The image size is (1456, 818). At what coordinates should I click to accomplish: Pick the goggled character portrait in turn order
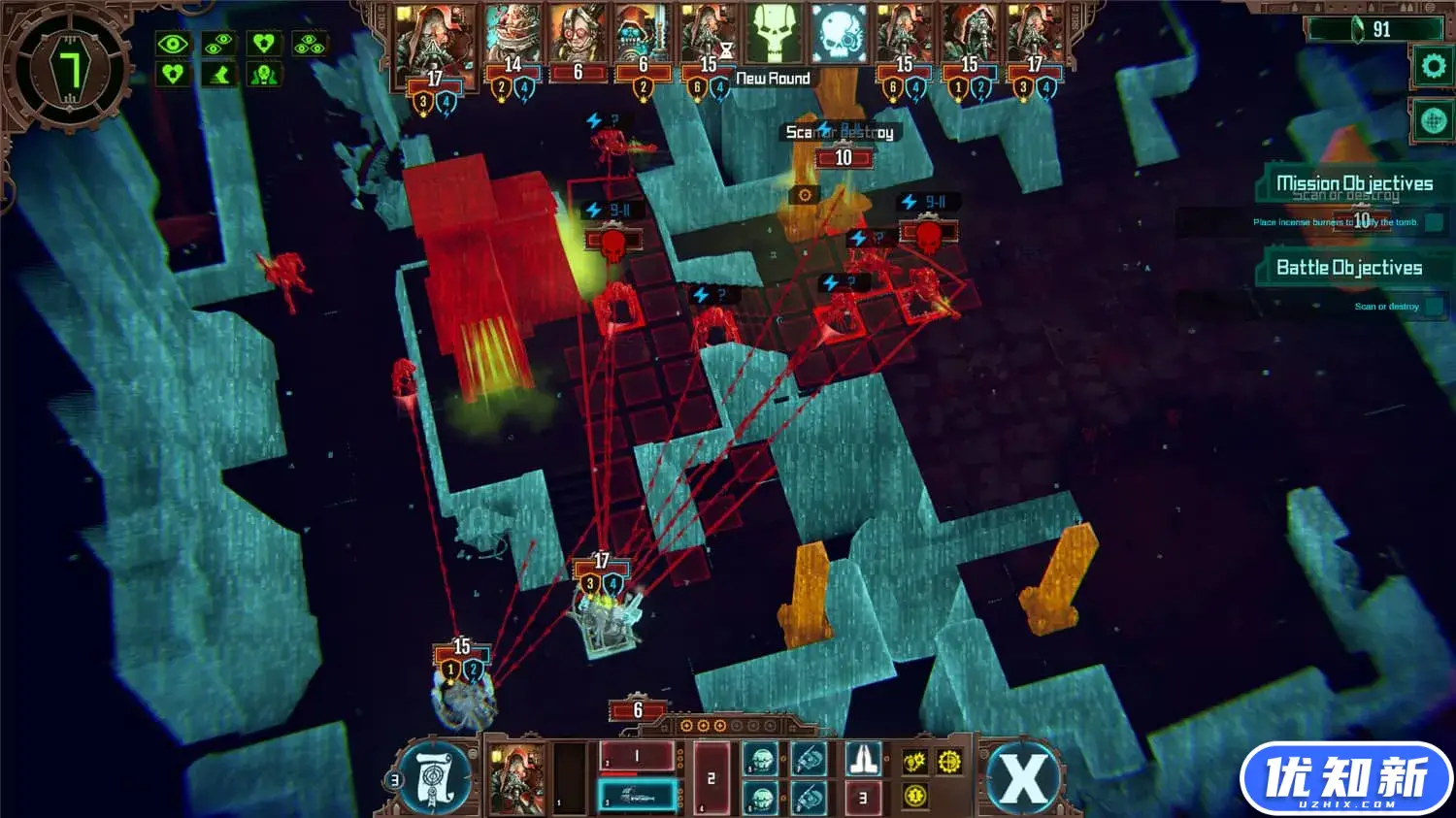tap(579, 35)
